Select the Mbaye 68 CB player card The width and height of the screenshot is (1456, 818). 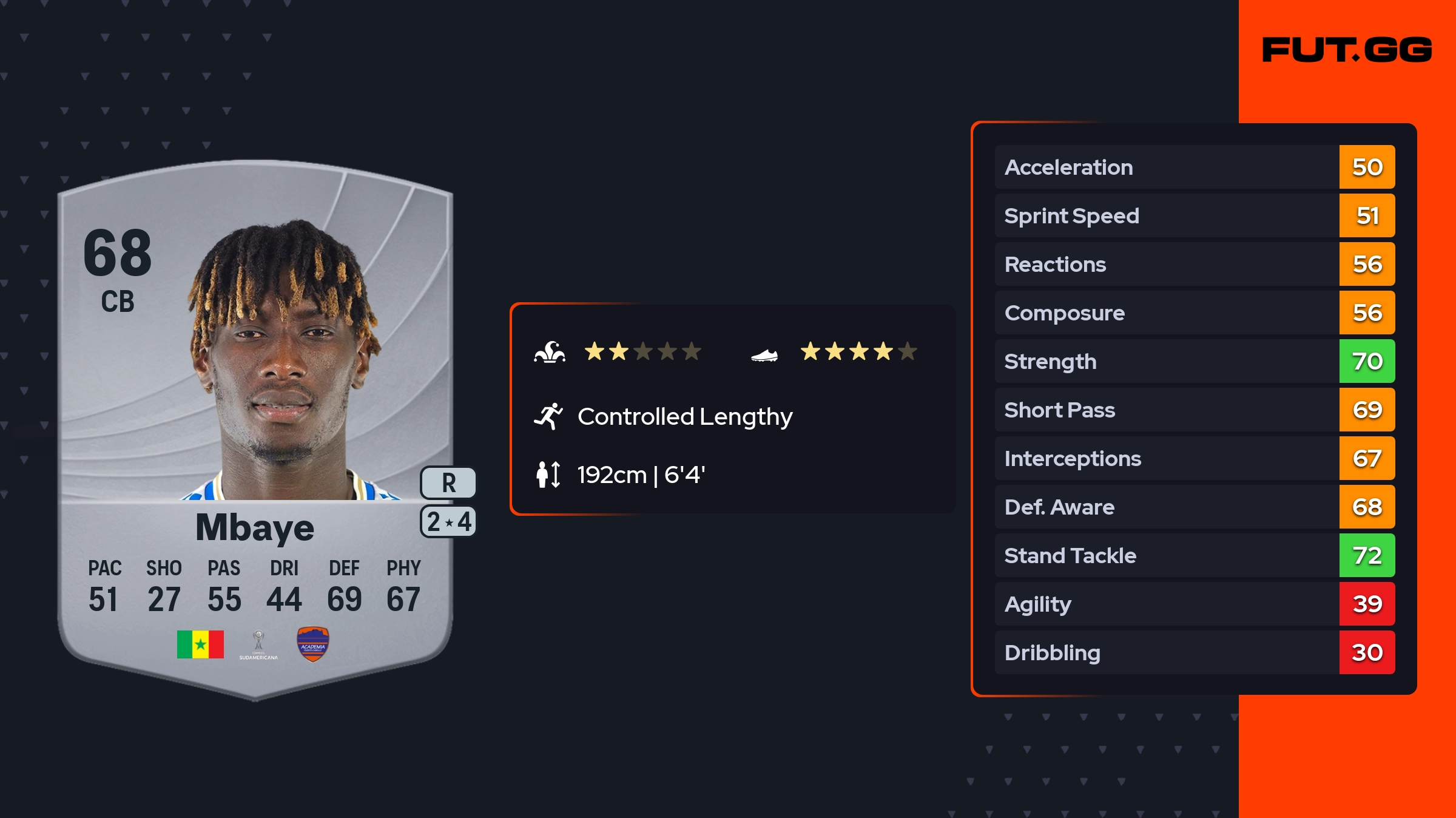pyautogui.click(x=255, y=425)
